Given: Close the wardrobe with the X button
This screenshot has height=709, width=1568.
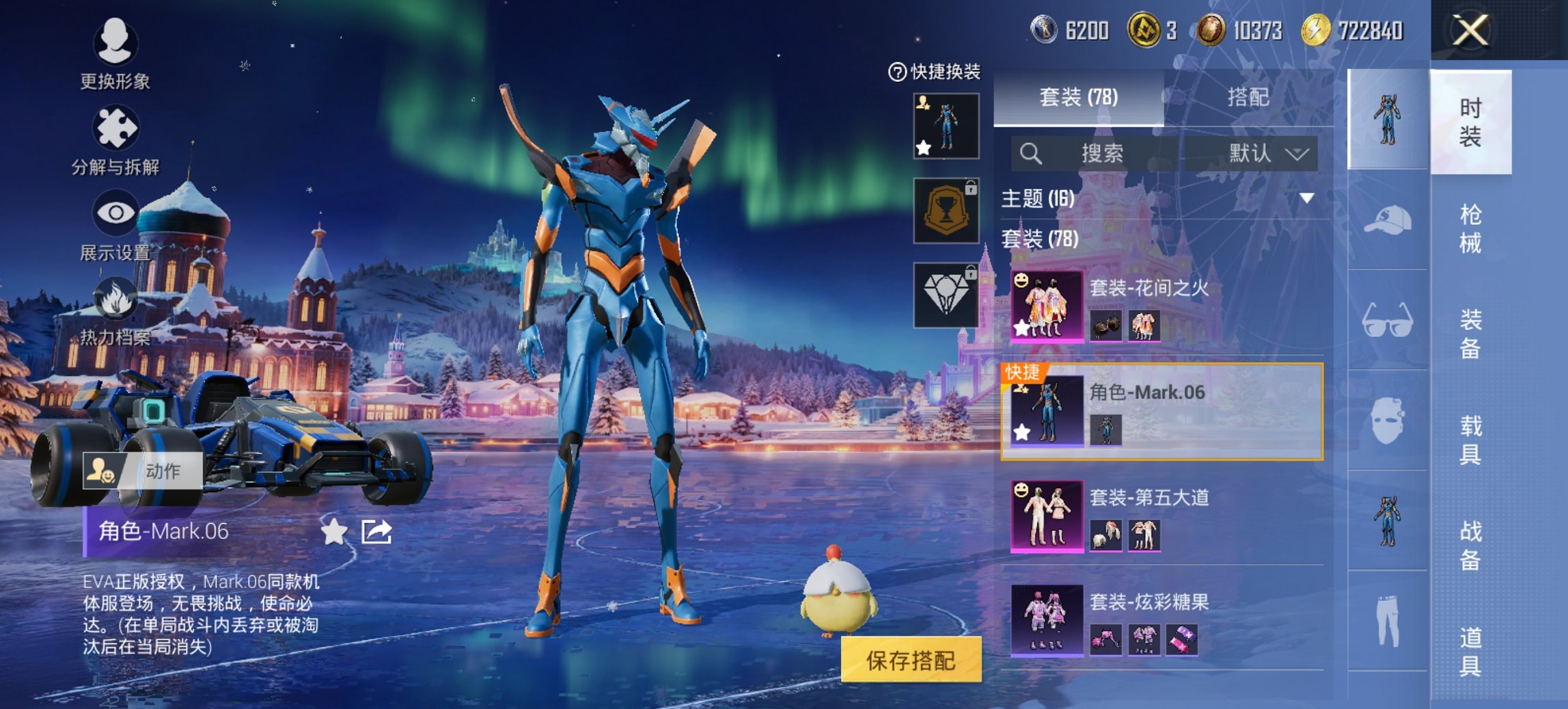Looking at the screenshot, I should [x=1470, y=31].
